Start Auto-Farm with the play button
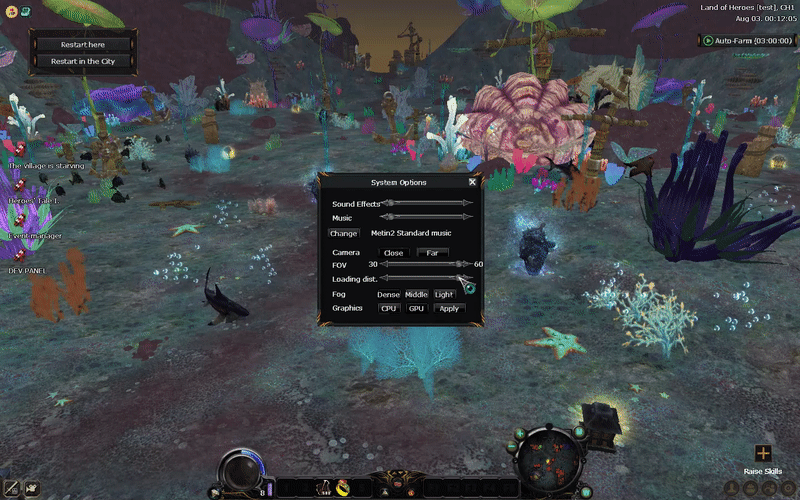800x500 pixels. [x=708, y=41]
